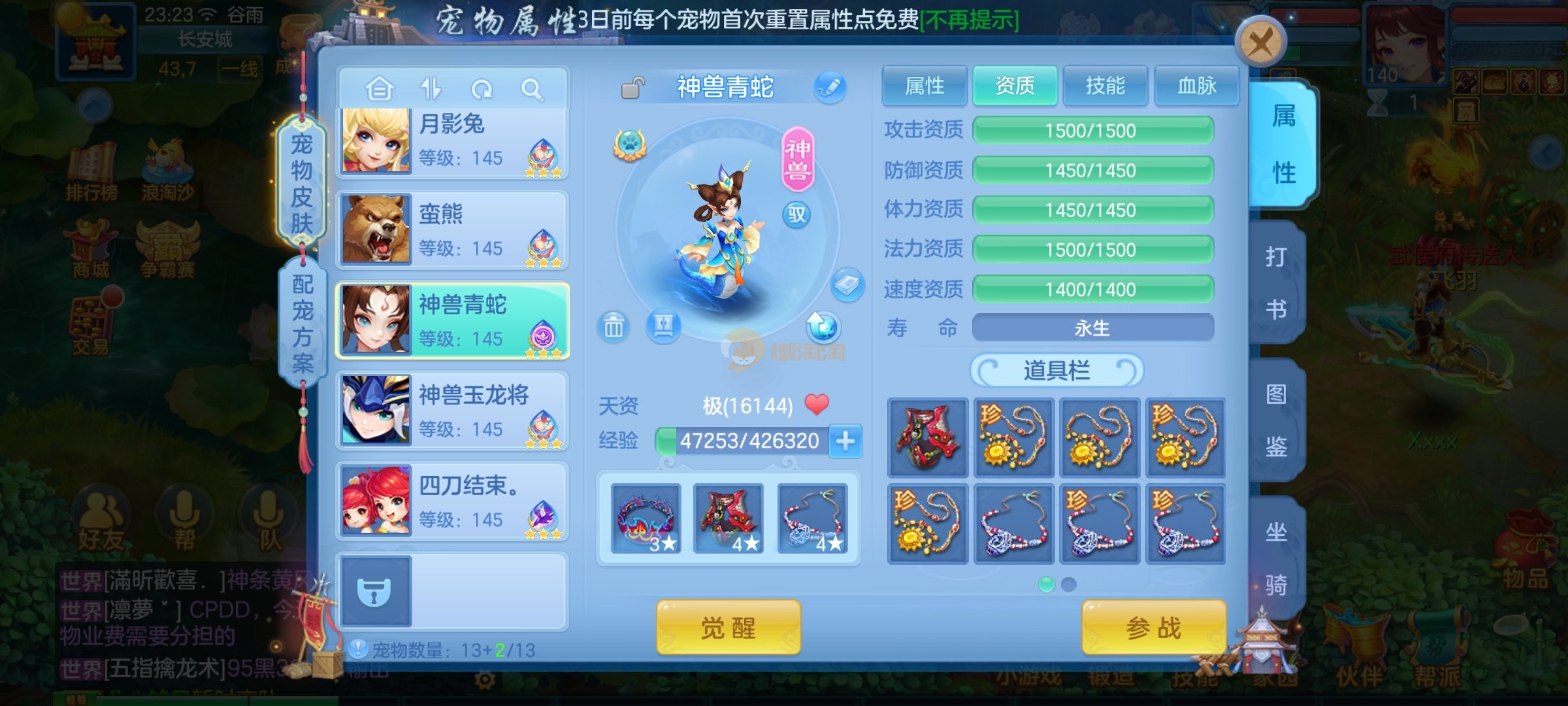Select the pet named 四刀结束。

coord(452,502)
